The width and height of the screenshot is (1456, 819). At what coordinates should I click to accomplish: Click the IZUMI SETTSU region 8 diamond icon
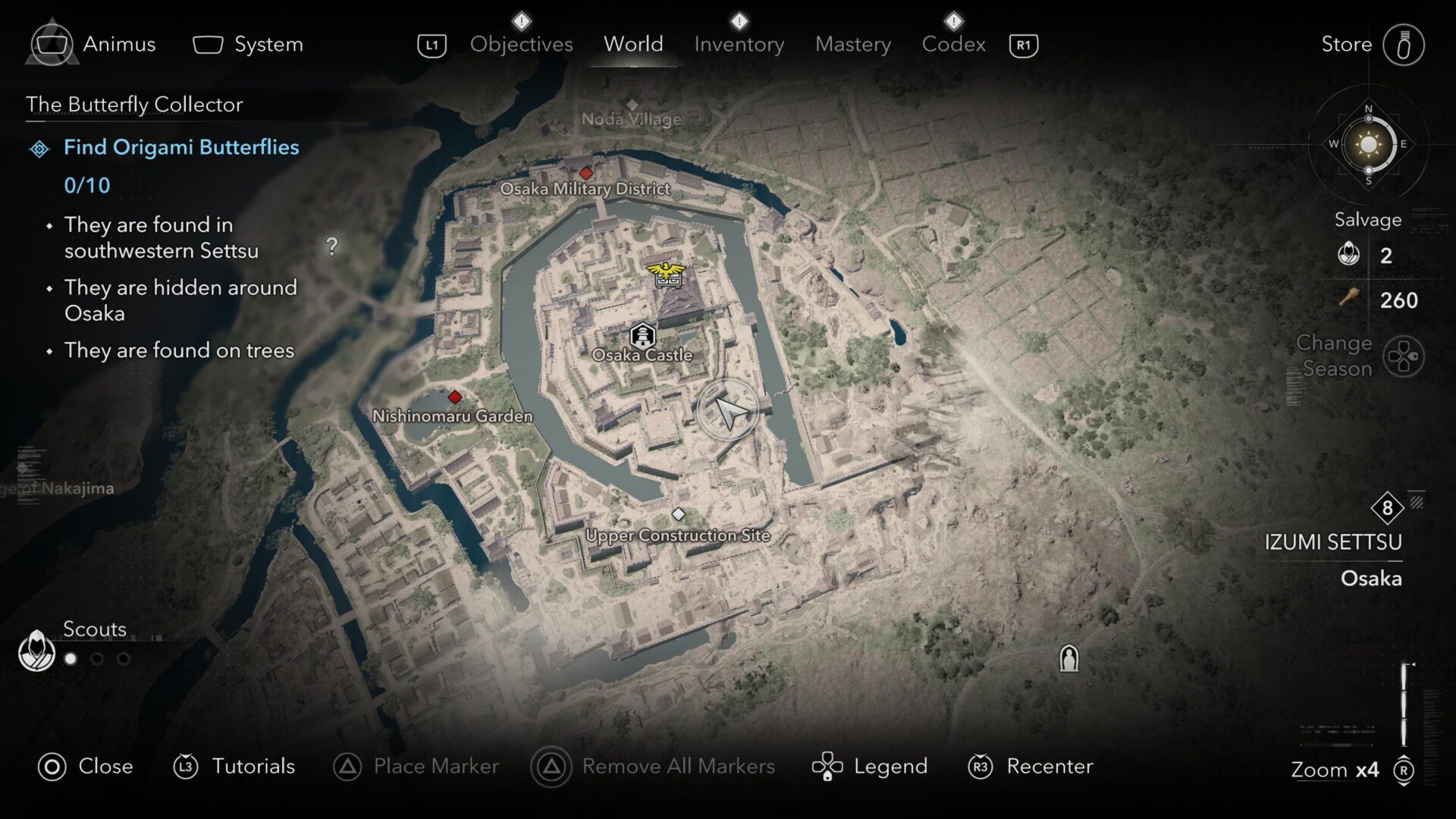(1388, 510)
